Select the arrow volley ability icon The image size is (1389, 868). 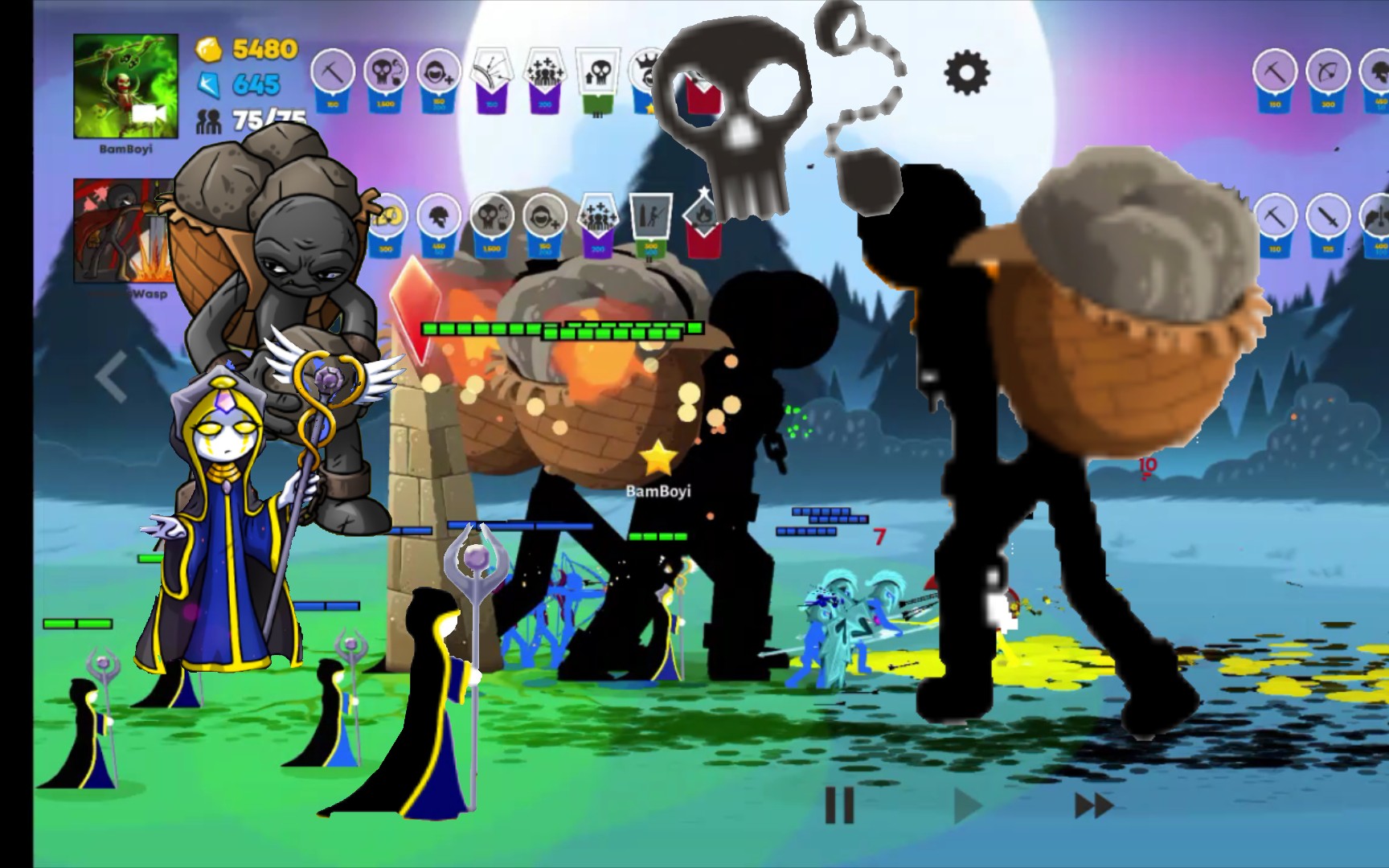[x=492, y=74]
